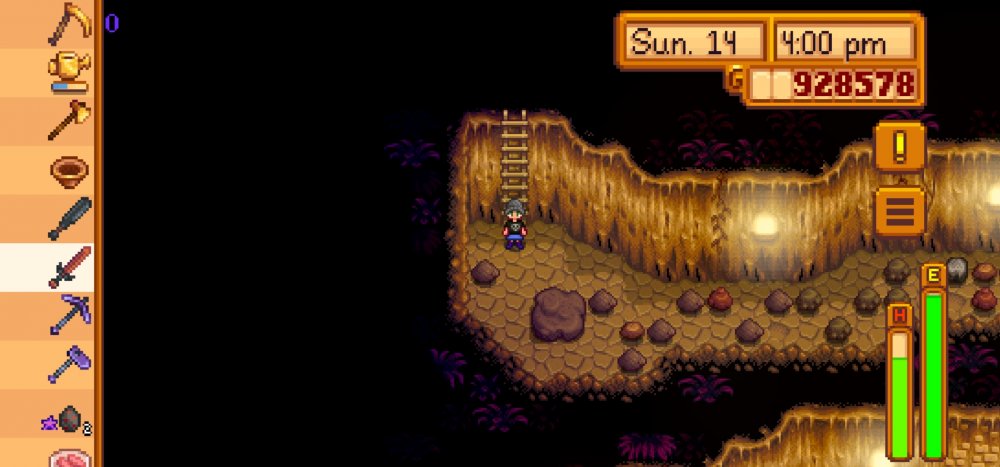1000x467 pixels.
Task: Open the game menu button
Action: (x=899, y=211)
